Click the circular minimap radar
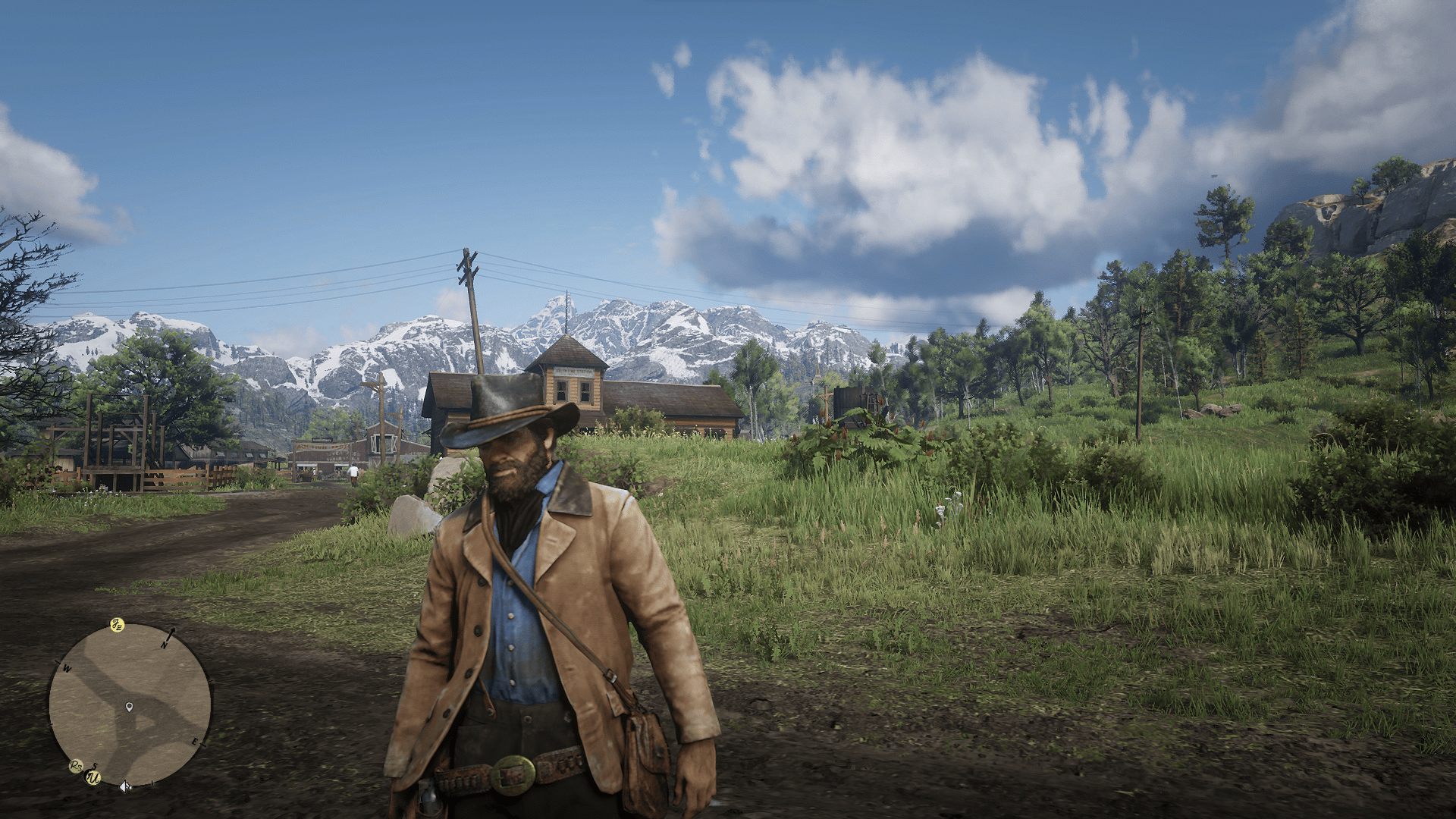Screen dimensions: 1456x819 click(x=130, y=704)
